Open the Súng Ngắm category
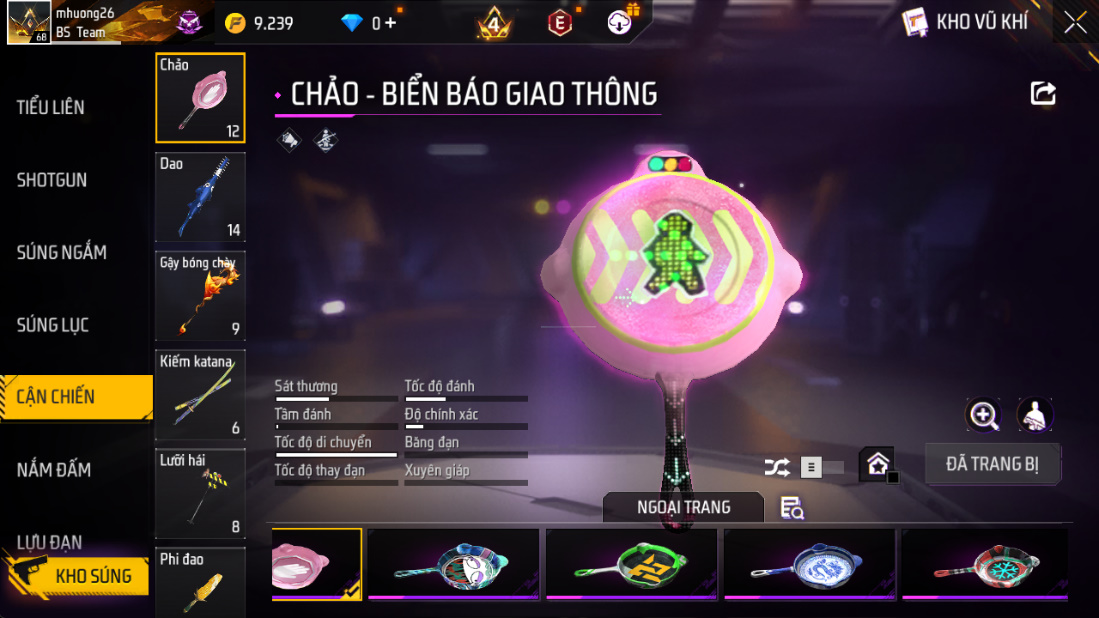 coord(62,252)
